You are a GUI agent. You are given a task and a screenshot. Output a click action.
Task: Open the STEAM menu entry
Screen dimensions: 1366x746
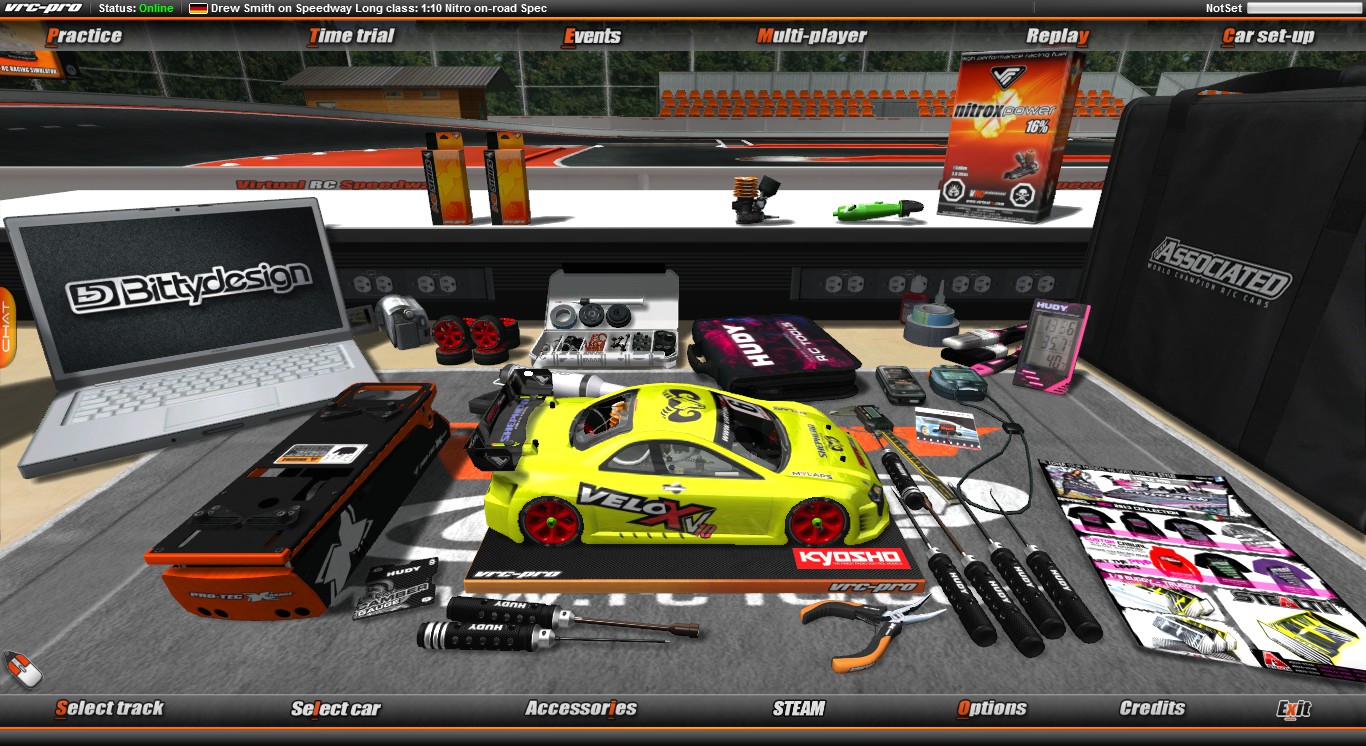[x=799, y=708]
